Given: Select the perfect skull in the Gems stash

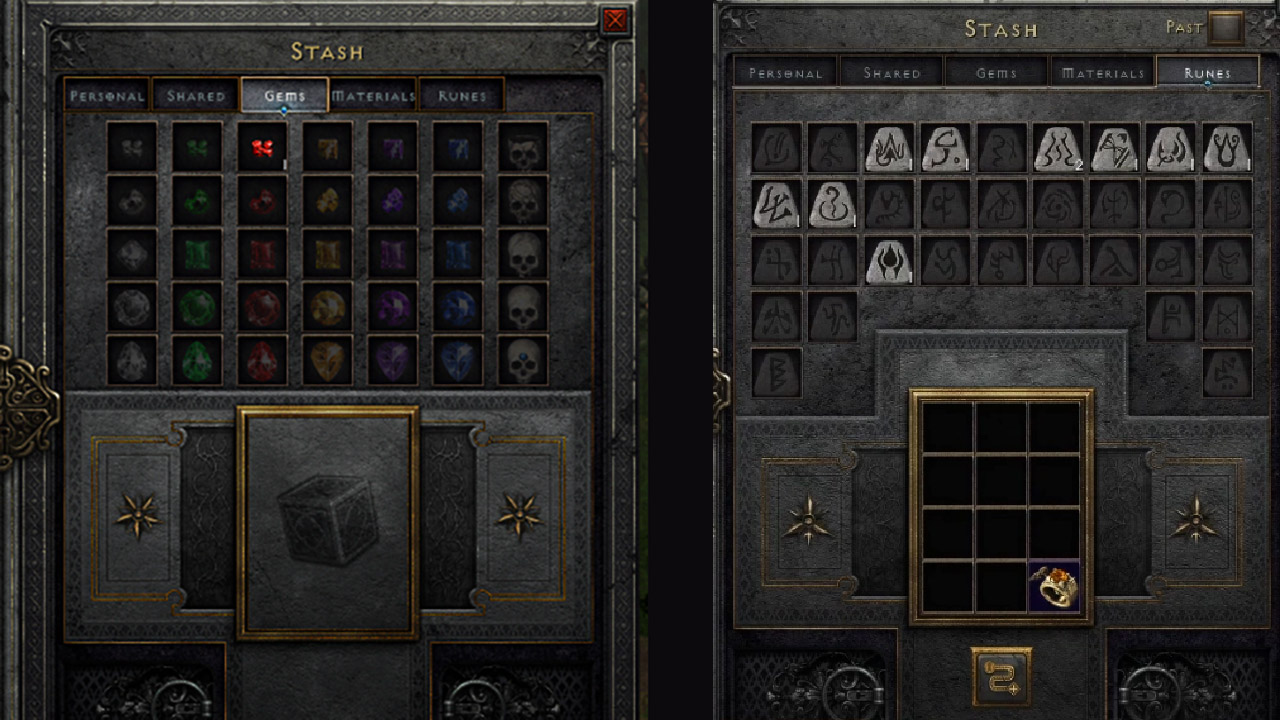Looking at the screenshot, I should [x=523, y=360].
